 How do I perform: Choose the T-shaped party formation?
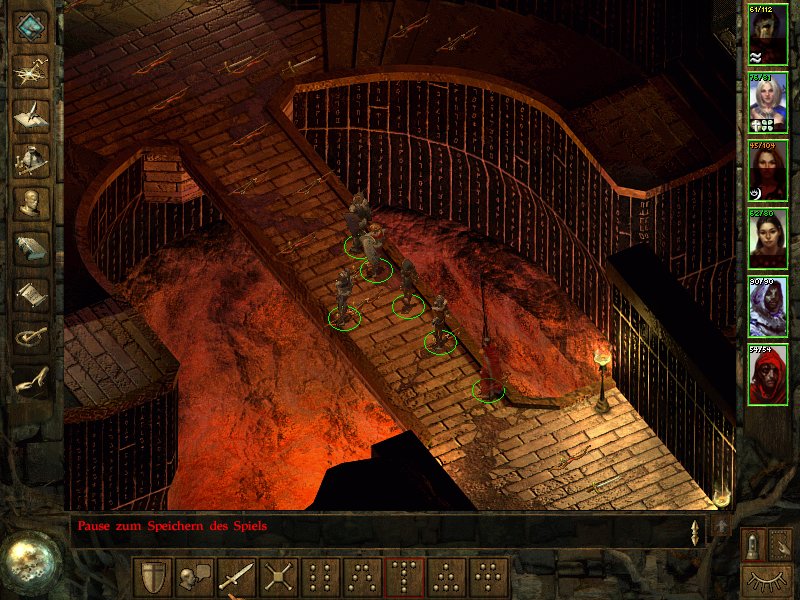click(x=404, y=577)
